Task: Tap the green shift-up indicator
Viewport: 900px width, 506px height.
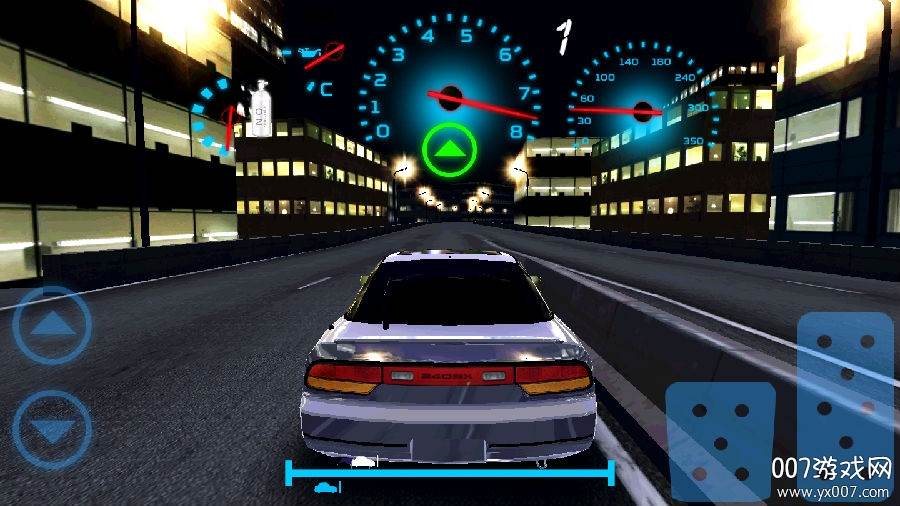Action: pyautogui.click(x=449, y=150)
